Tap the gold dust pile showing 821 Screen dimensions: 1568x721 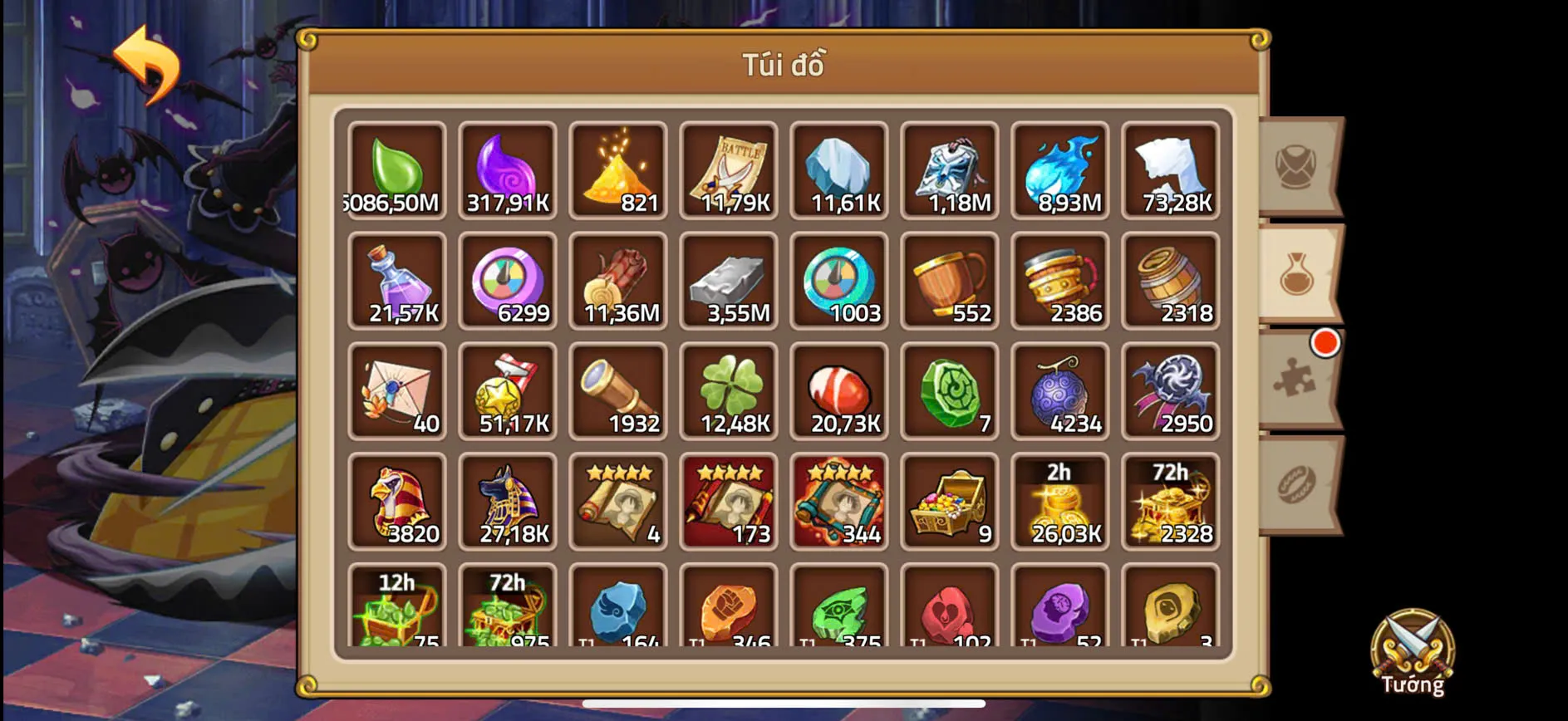tap(617, 170)
